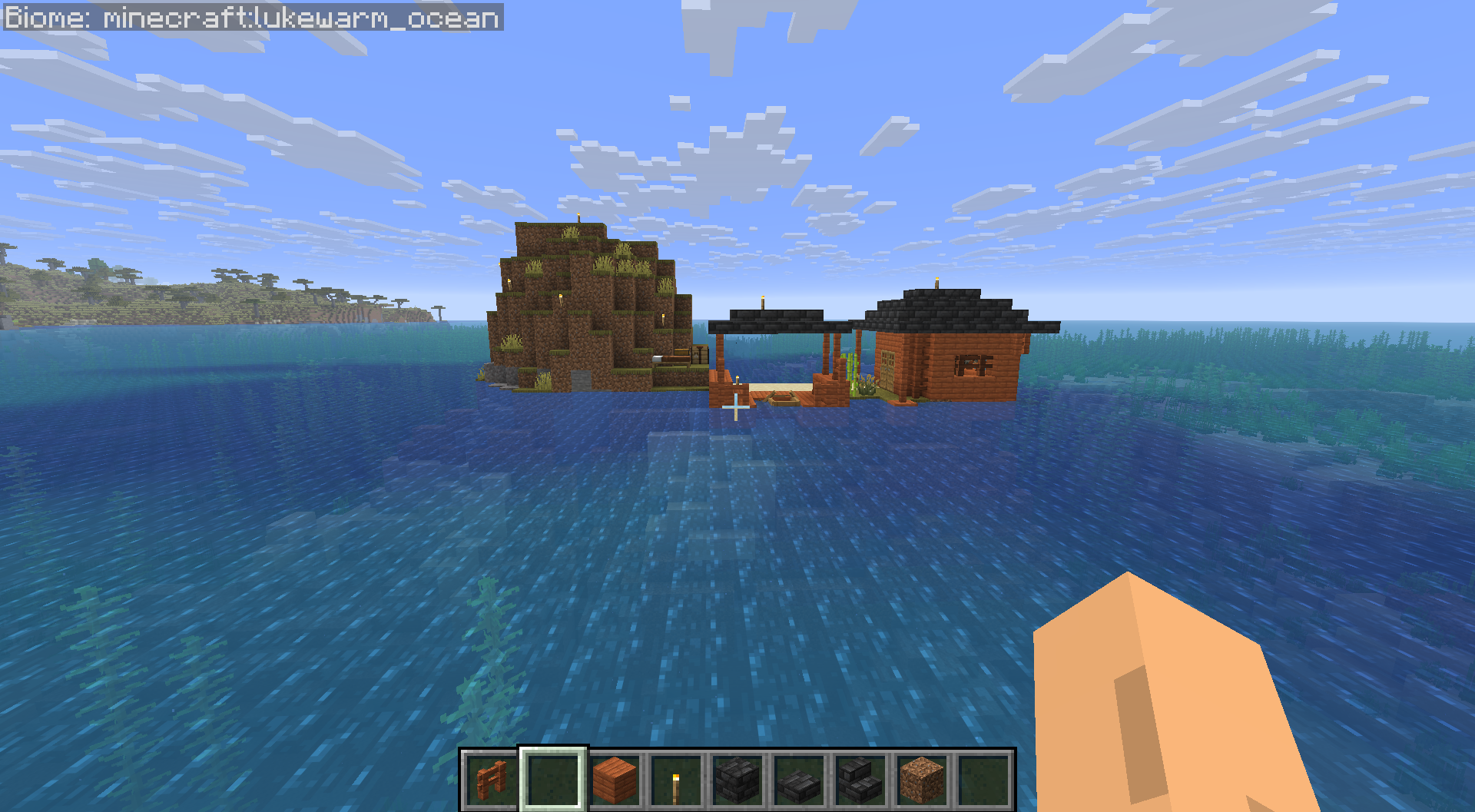Select the dark brick stairs slot
Screen dimensions: 1475x812
click(860, 780)
